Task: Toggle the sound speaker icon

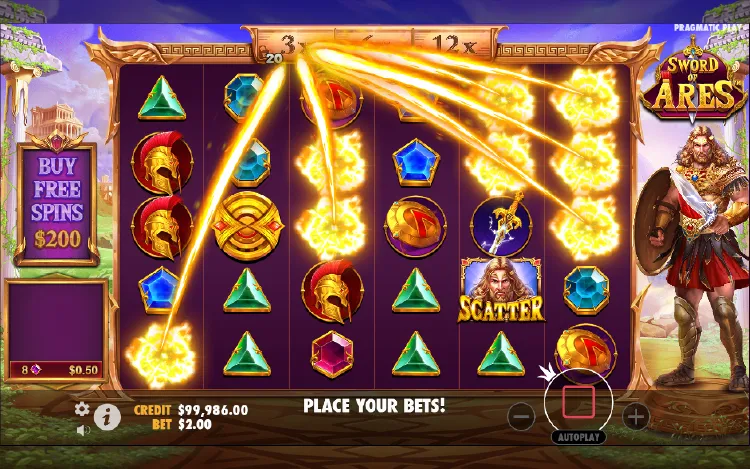Action: [x=83, y=430]
